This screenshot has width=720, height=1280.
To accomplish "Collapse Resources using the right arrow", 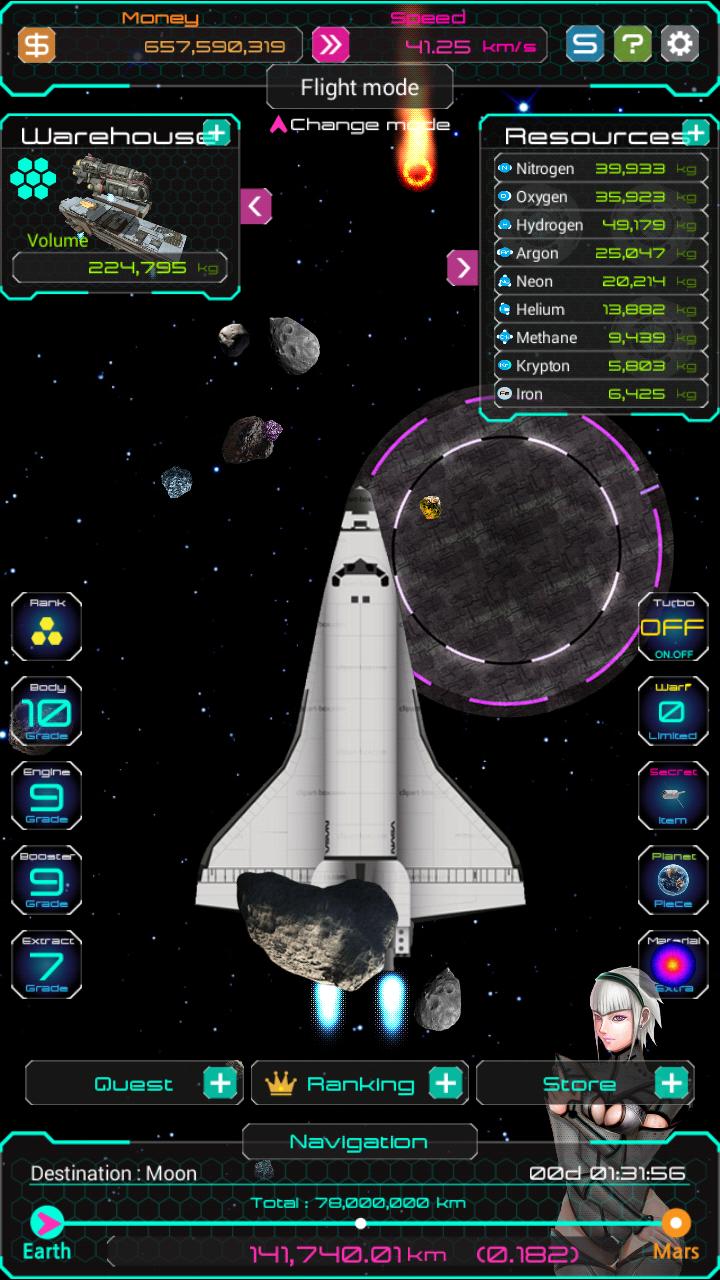I will coord(462,267).
